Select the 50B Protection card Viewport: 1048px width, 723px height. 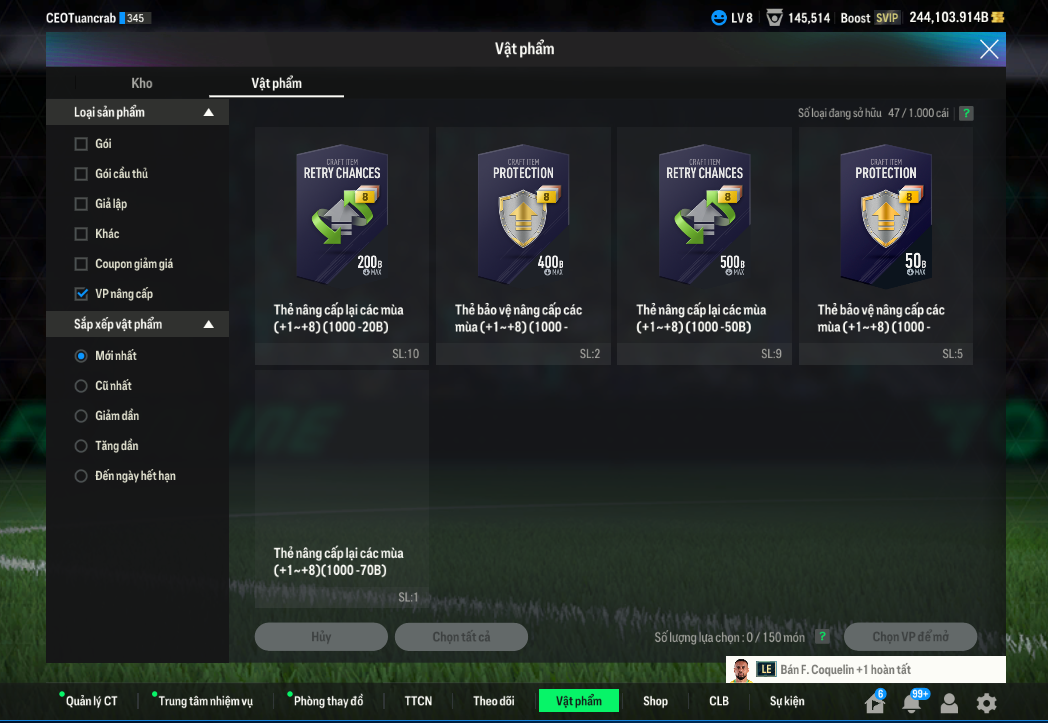pyautogui.click(x=885, y=220)
